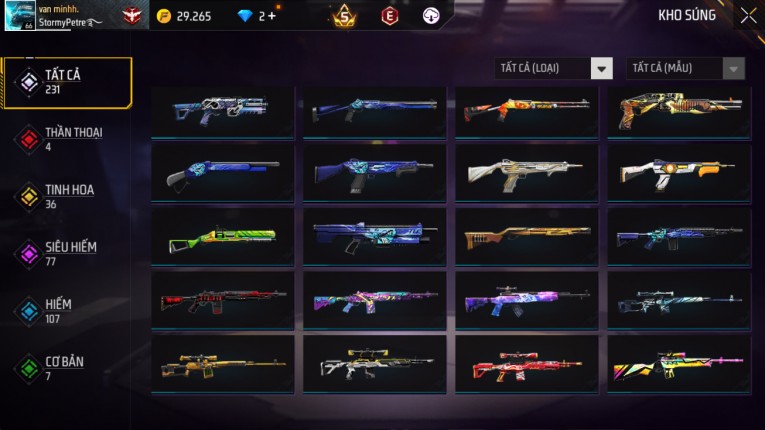Select the green shotgun skin
The width and height of the screenshot is (765, 430).
click(222, 238)
